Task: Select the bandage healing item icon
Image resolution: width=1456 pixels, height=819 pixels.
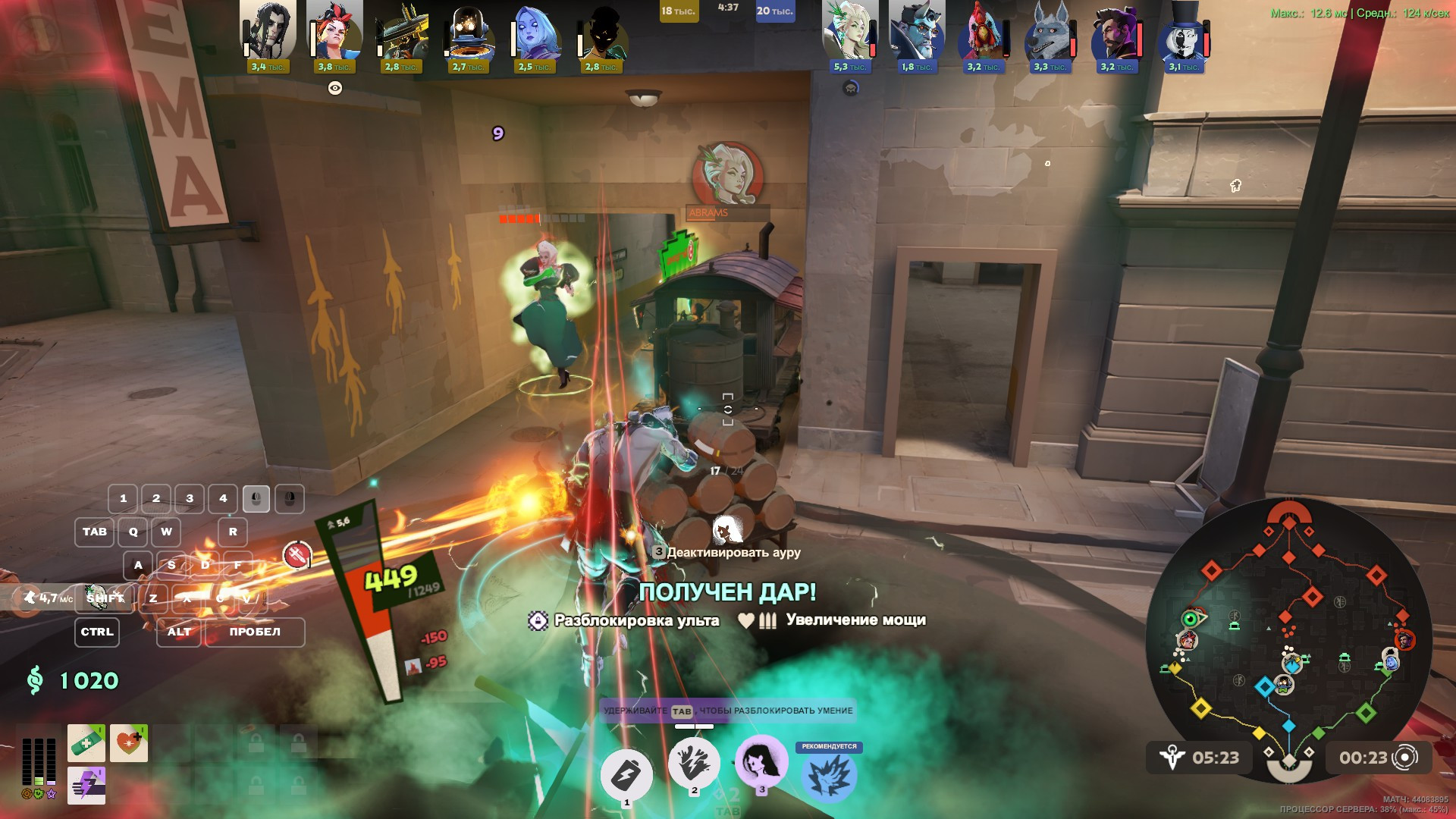Action: point(86,743)
